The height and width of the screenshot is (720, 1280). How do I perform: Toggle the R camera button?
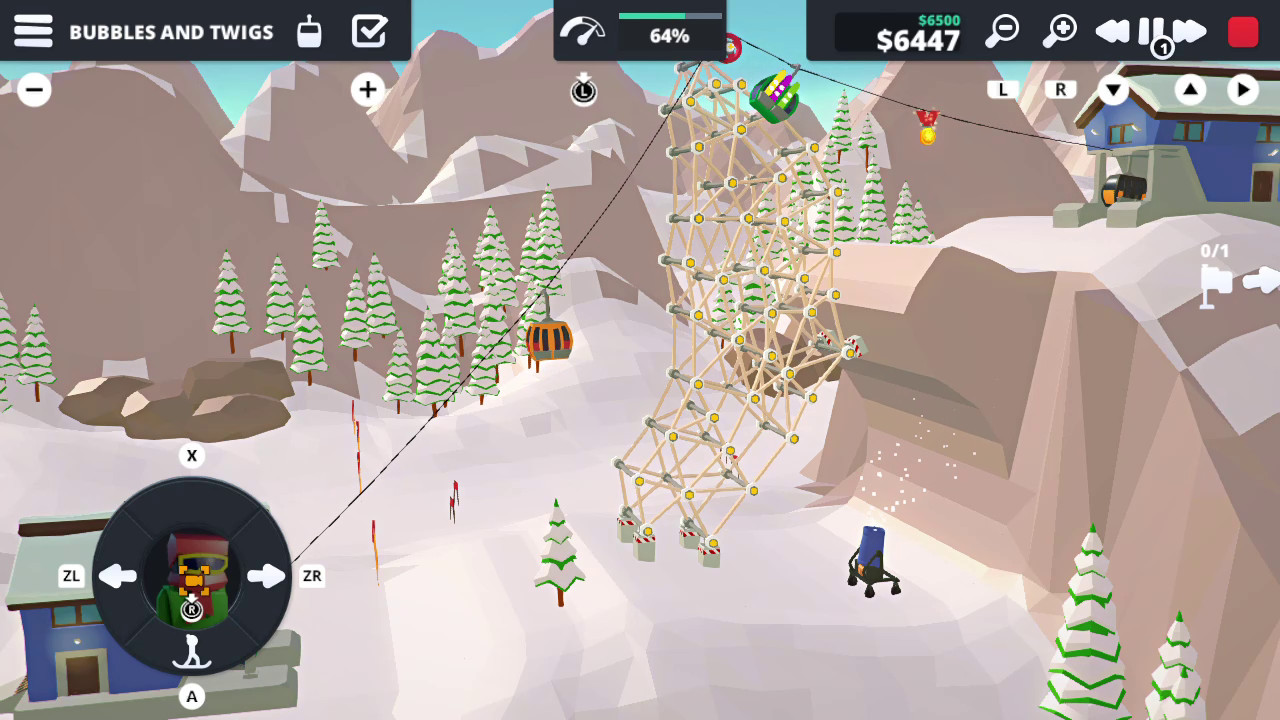(x=1059, y=89)
